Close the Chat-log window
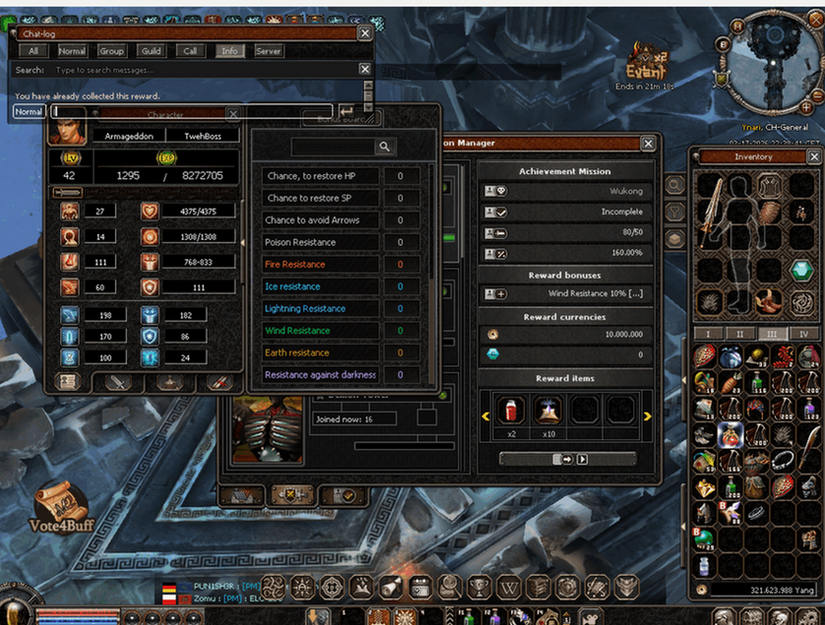Viewport: 825px width, 625px height. click(365, 33)
